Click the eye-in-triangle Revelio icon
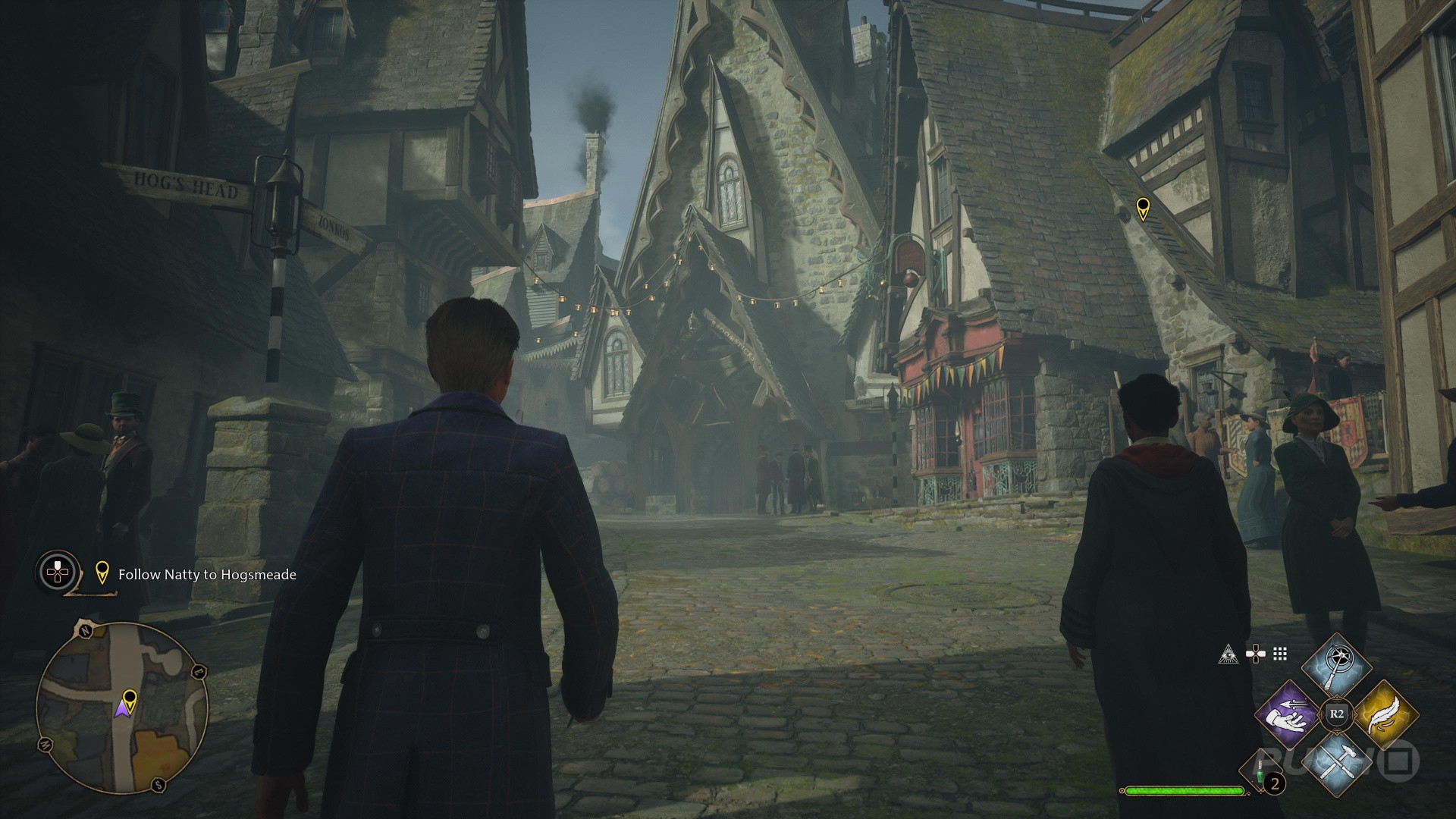The height and width of the screenshot is (819, 1456). coord(1228,654)
